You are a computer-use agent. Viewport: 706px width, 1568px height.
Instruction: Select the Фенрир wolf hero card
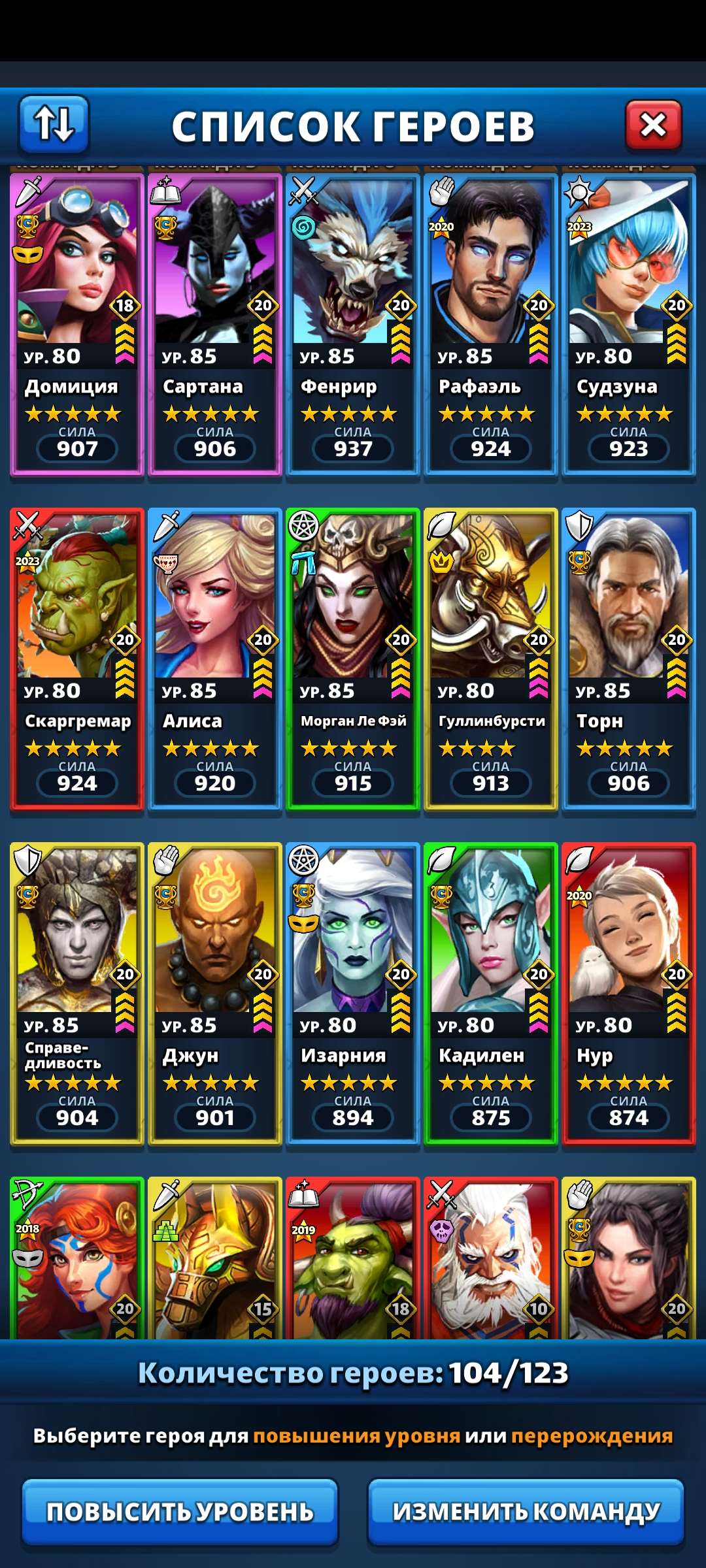pos(353,323)
